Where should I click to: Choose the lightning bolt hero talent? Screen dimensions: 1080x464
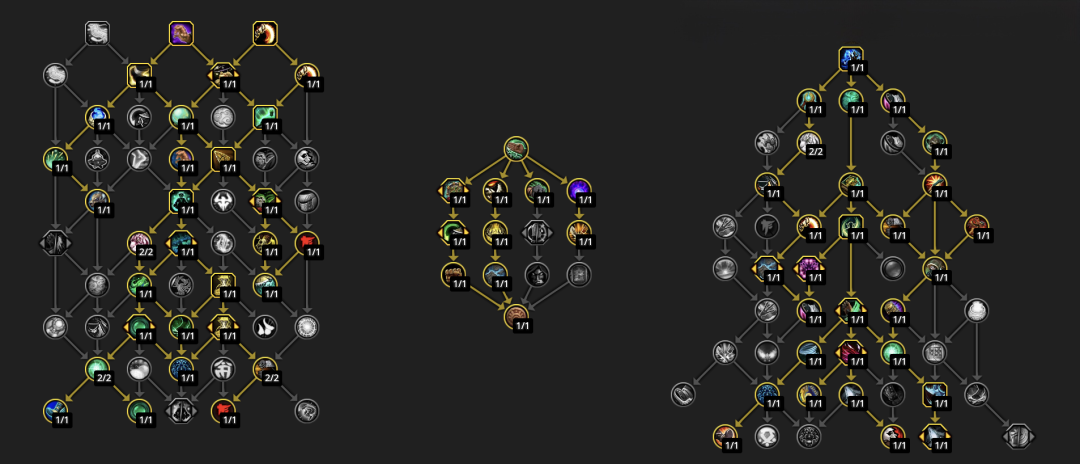click(x=495, y=273)
